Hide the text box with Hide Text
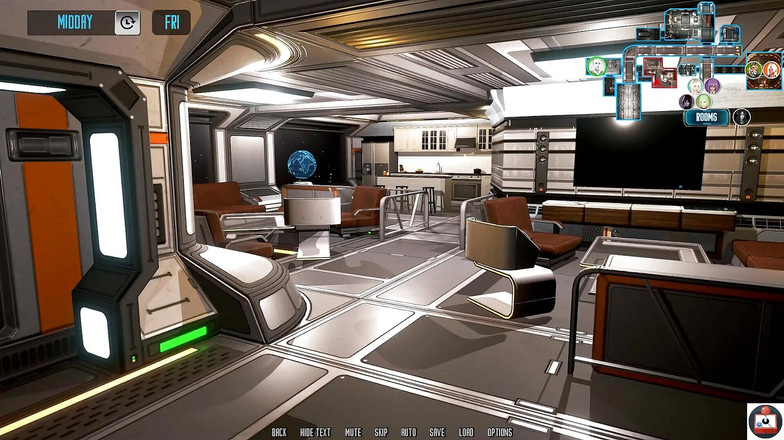This screenshot has width=784, height=440. coord(315,432)
